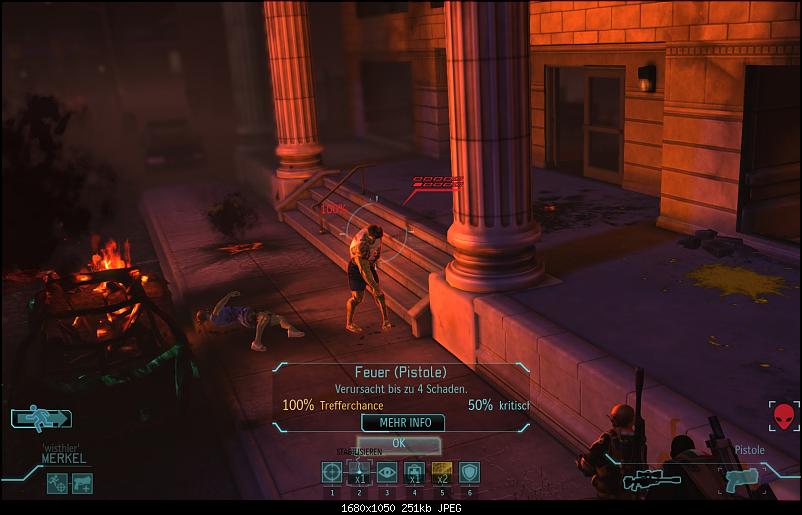This screenshot has height=515, width=802.
Task: Target the red alien head enemy
Action: pyautogui.click(x=783, y=415)
